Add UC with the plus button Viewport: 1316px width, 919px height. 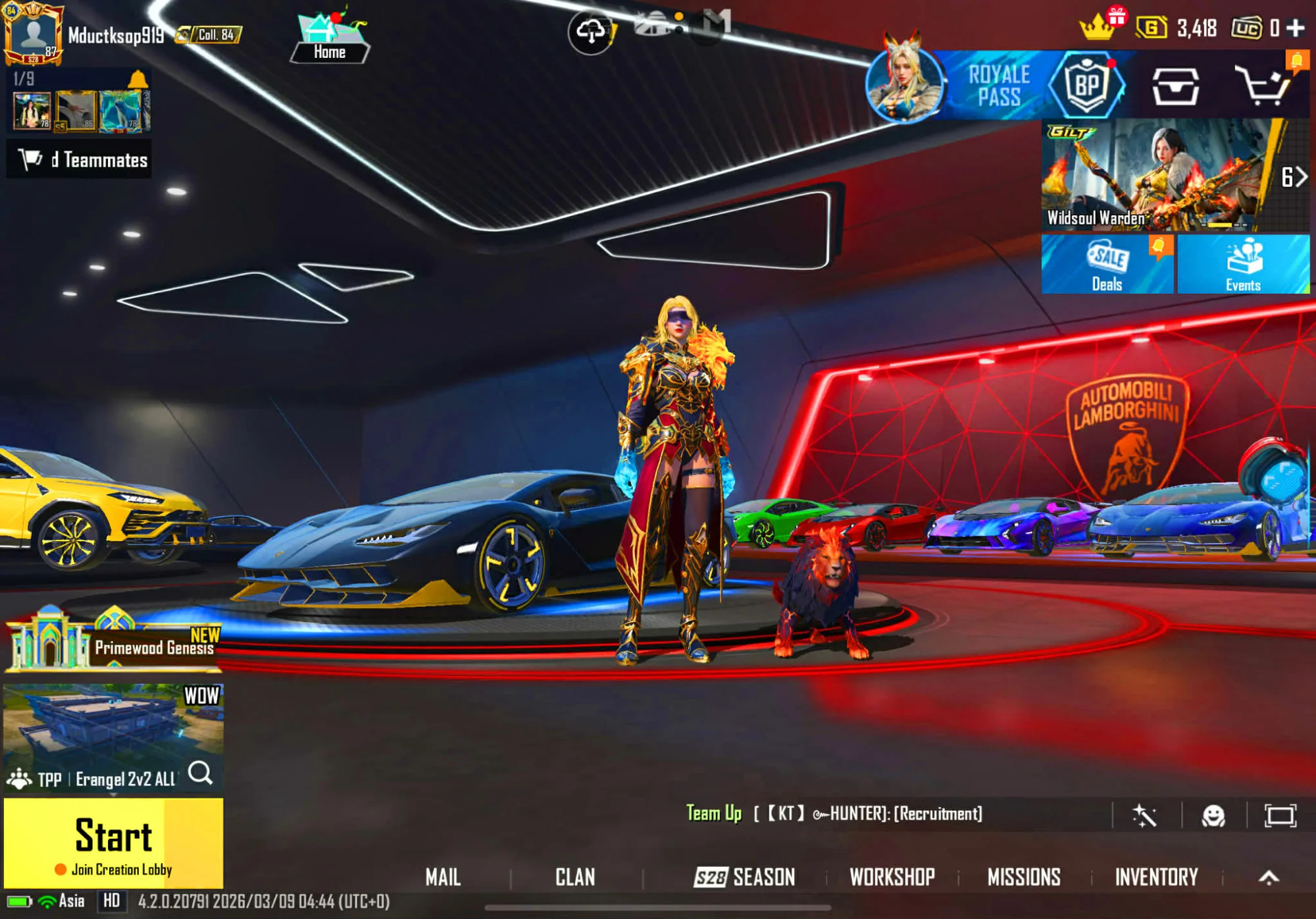tap(1296, 28)
